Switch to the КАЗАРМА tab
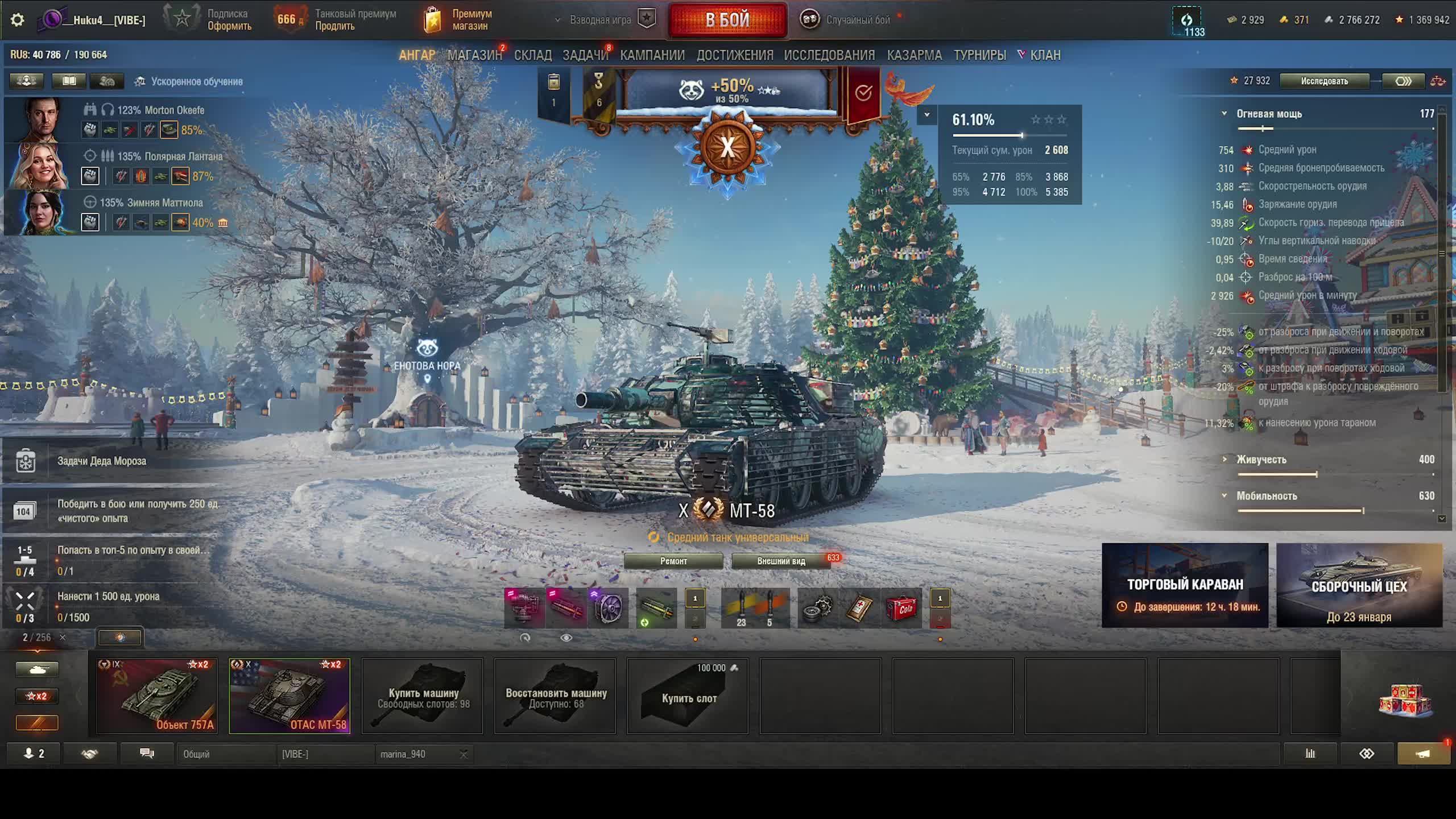The width and height of the screenshot is (1456, 819). point(914,55)
